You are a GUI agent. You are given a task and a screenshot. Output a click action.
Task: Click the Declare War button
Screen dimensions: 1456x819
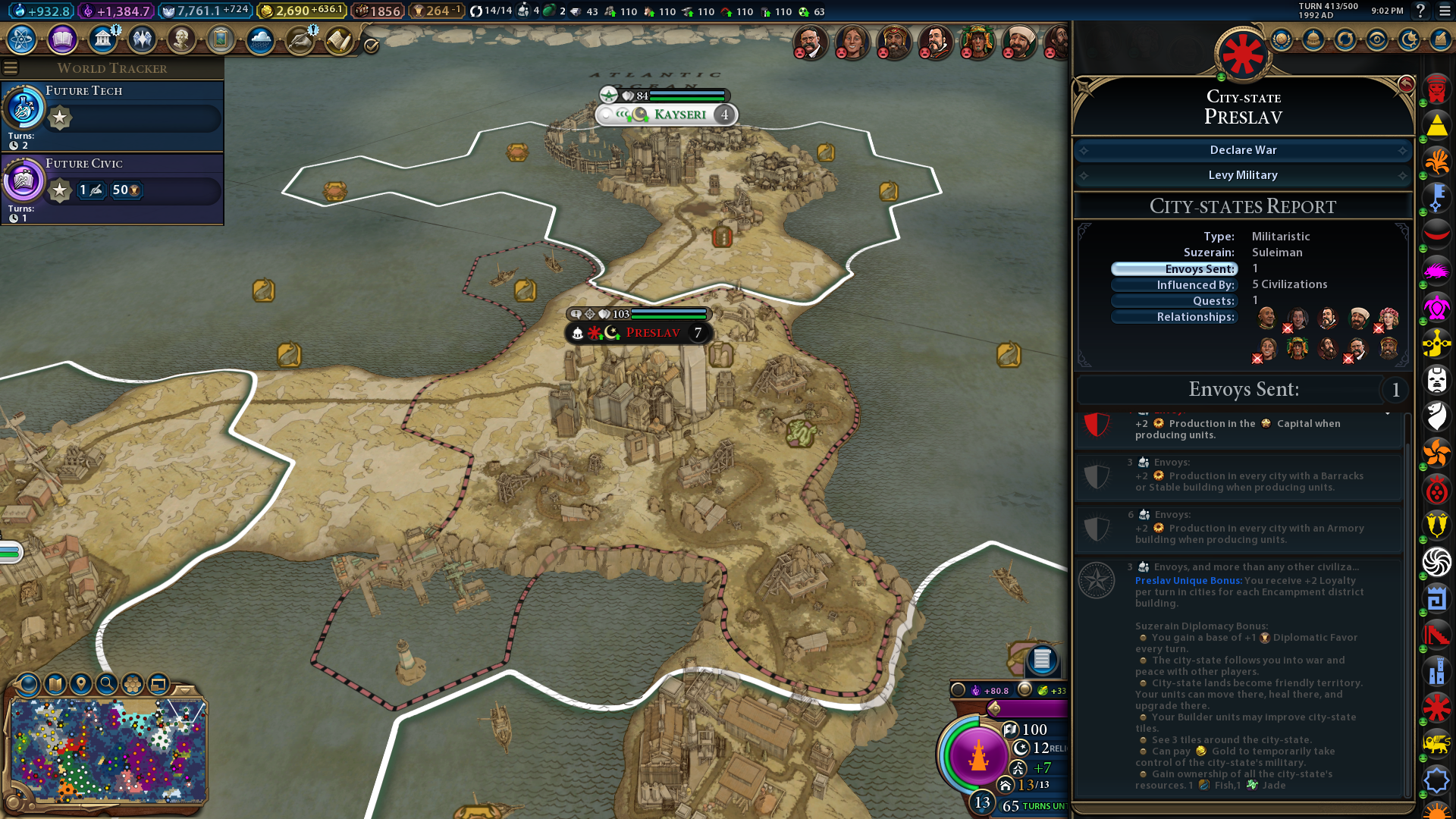1242,150
